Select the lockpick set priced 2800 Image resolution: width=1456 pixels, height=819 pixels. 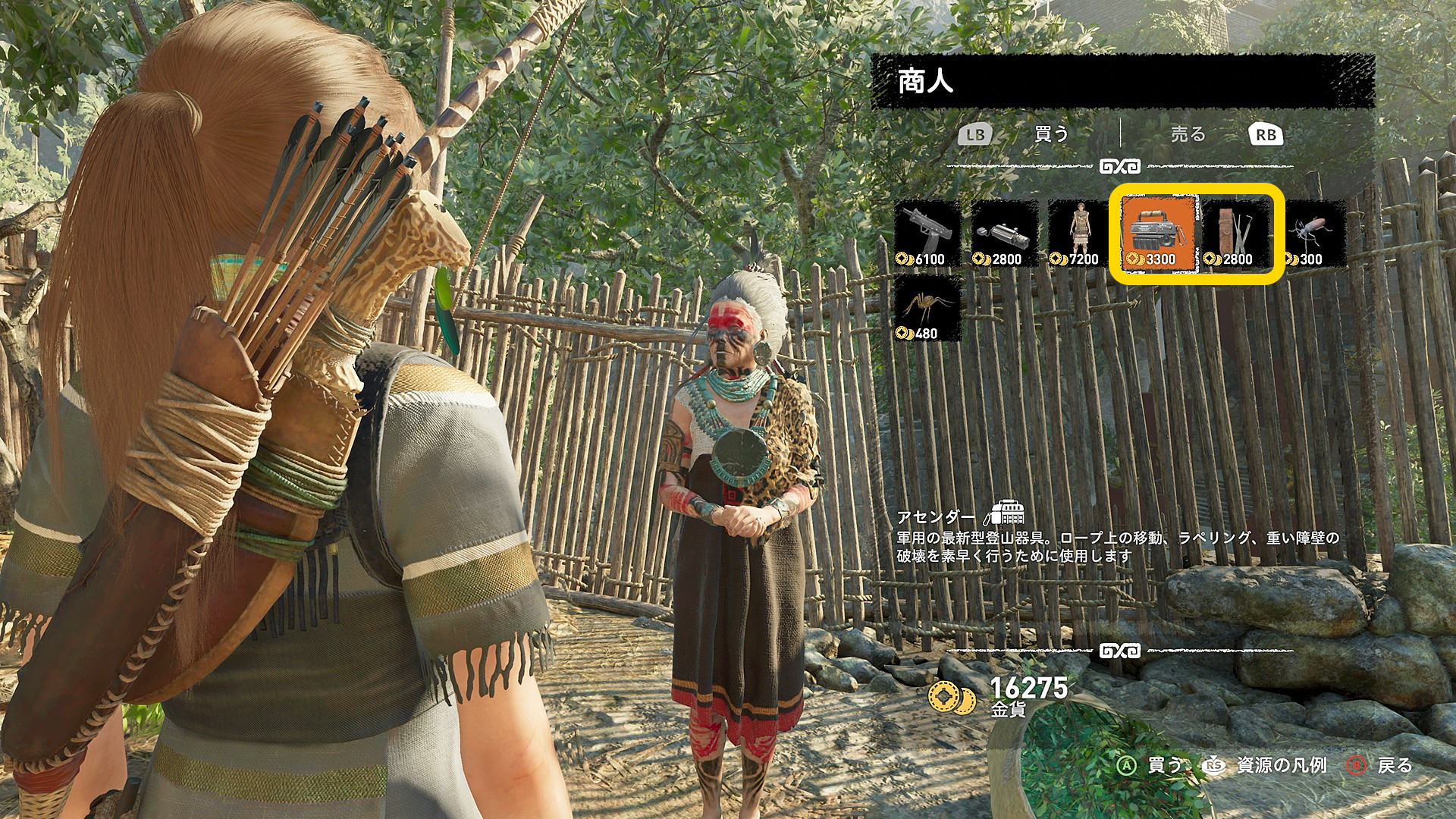pyautogui.click(x=1235, y=234)
